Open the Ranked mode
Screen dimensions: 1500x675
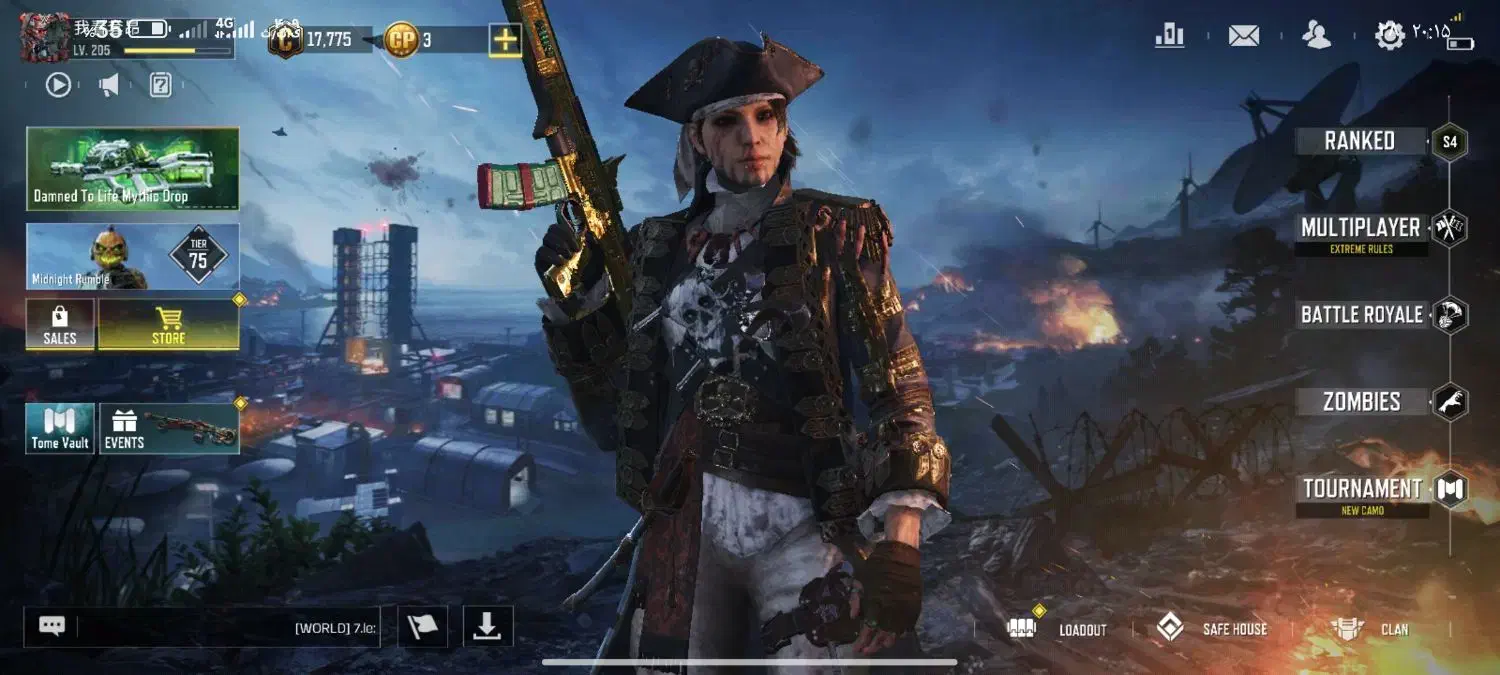coord(1360,141)
